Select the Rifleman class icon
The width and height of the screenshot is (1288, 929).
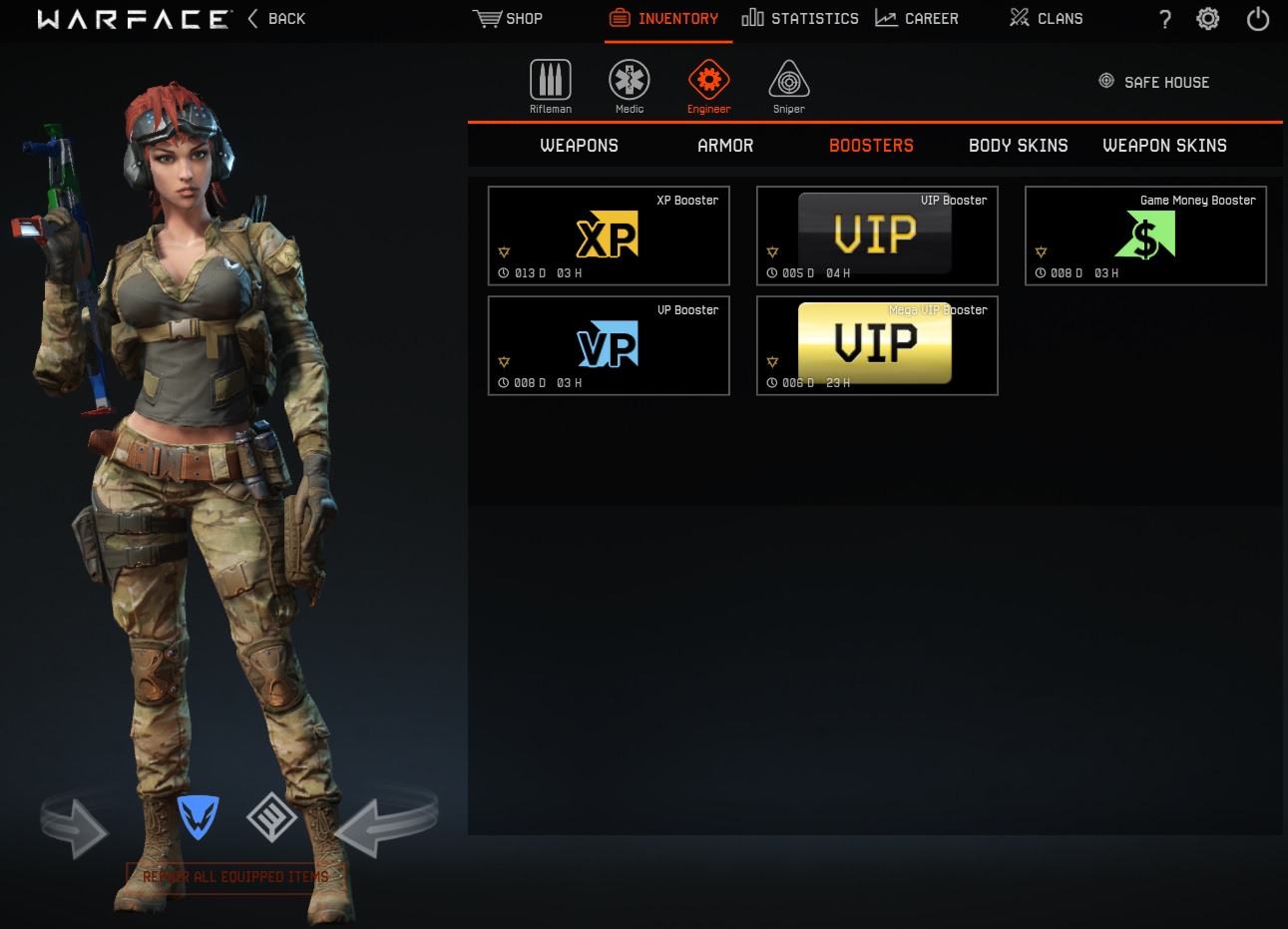tap(550, 80)
